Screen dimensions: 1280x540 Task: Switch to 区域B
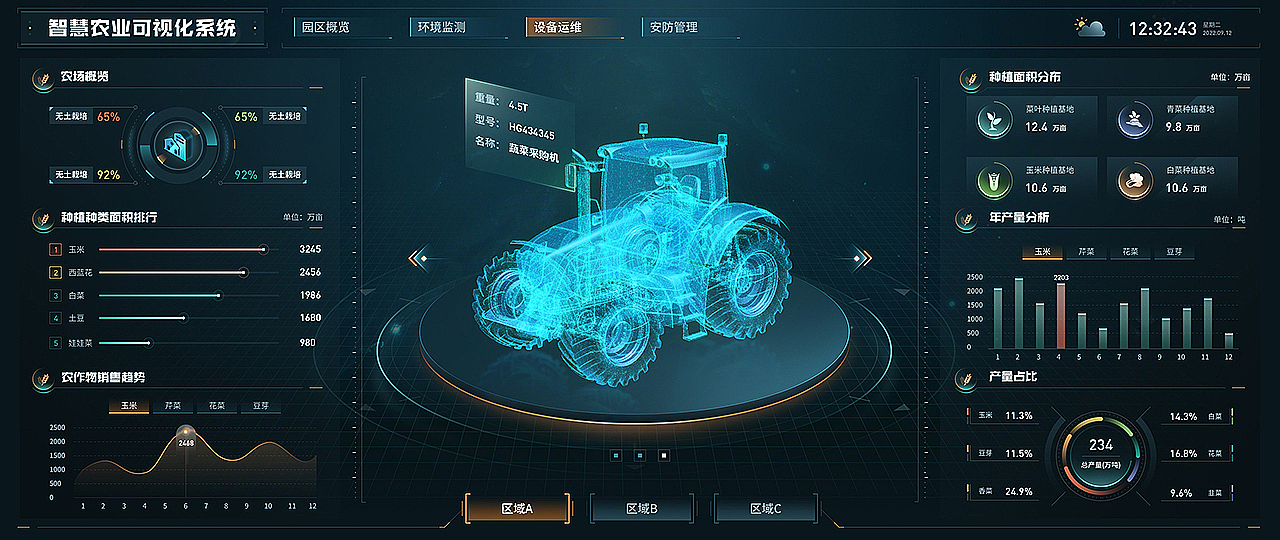[x=641, y=509]
